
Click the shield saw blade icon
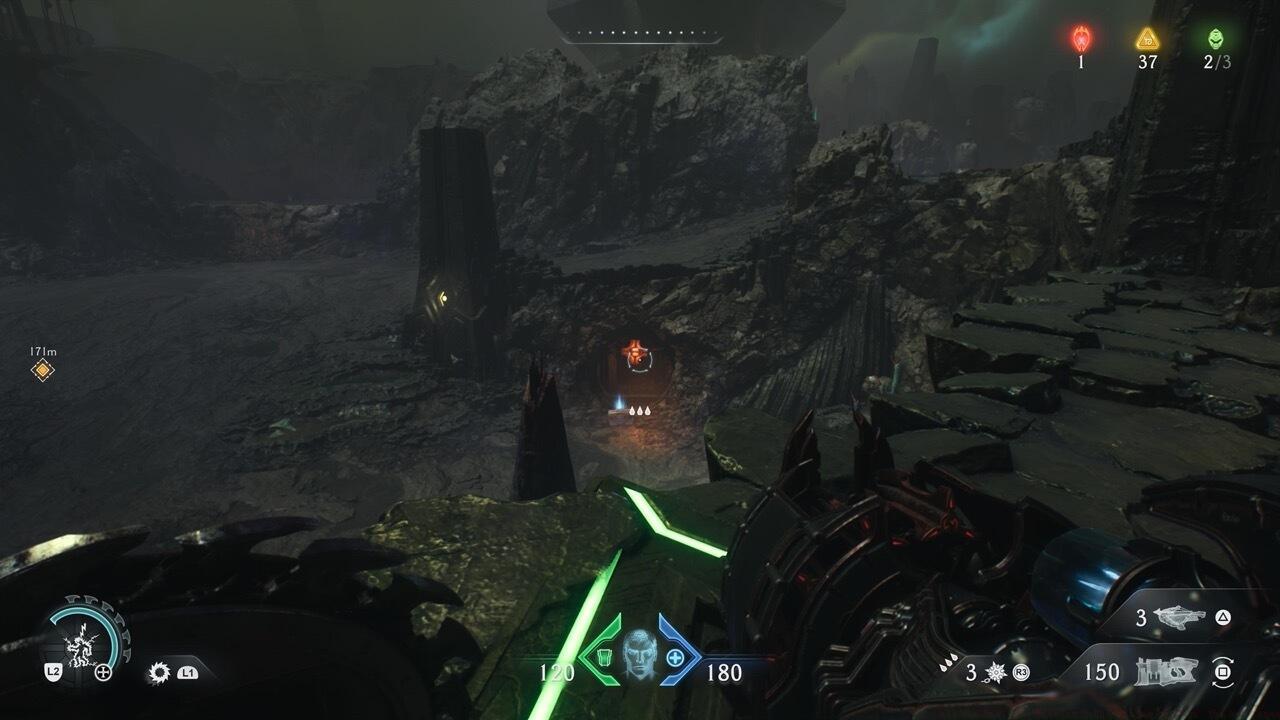click(158, 673)
